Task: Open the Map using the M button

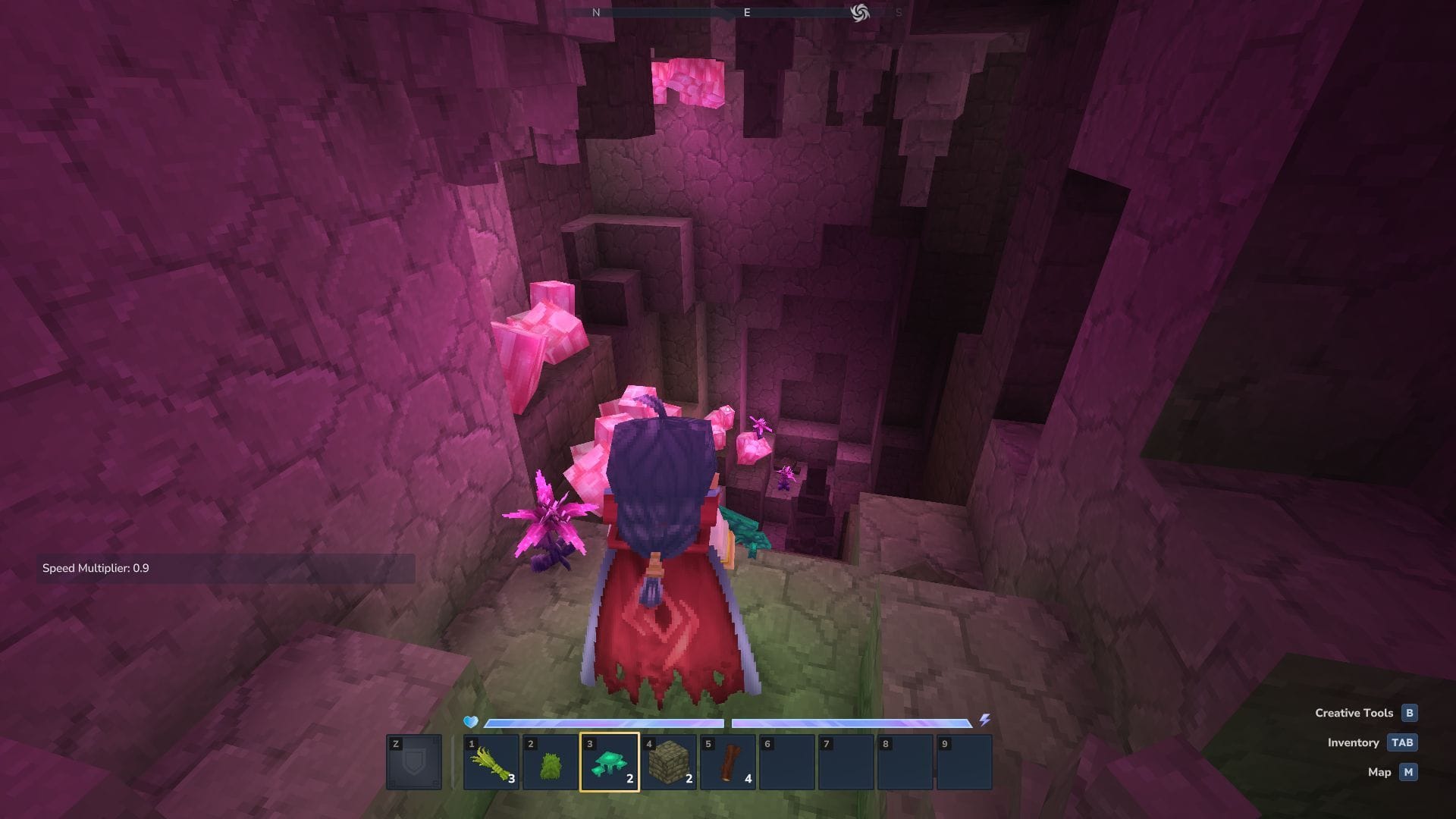Action: pyautogui.click(x=1408, y=772)
